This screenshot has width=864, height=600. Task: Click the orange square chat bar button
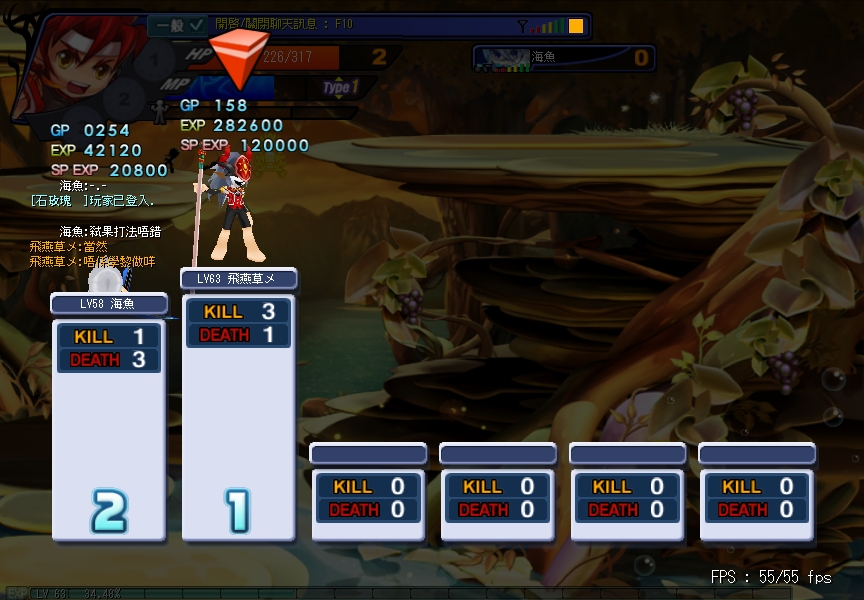[x=576, y=26]
